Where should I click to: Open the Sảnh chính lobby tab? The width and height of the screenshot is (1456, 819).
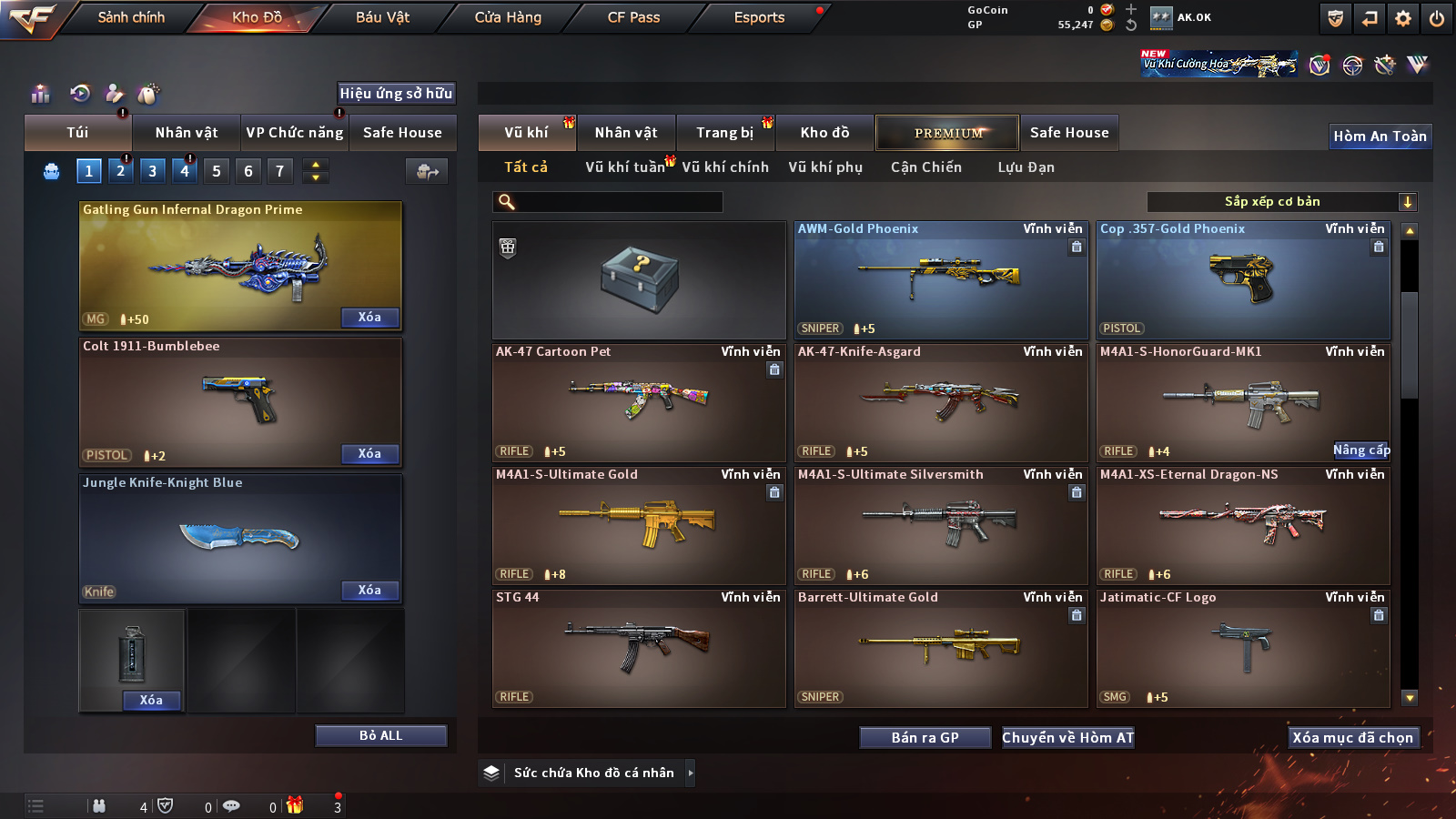[131, 17]
